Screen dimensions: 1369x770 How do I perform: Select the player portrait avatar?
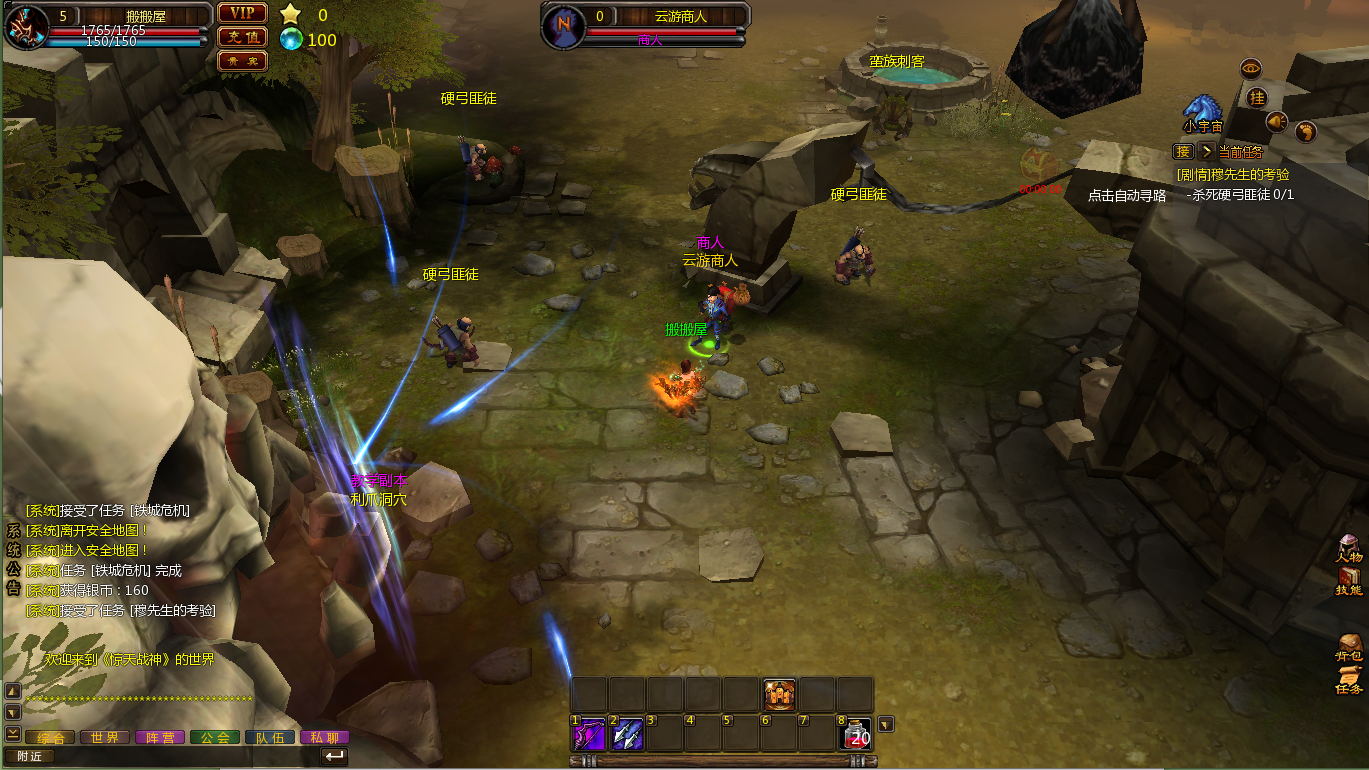(27, 27)
